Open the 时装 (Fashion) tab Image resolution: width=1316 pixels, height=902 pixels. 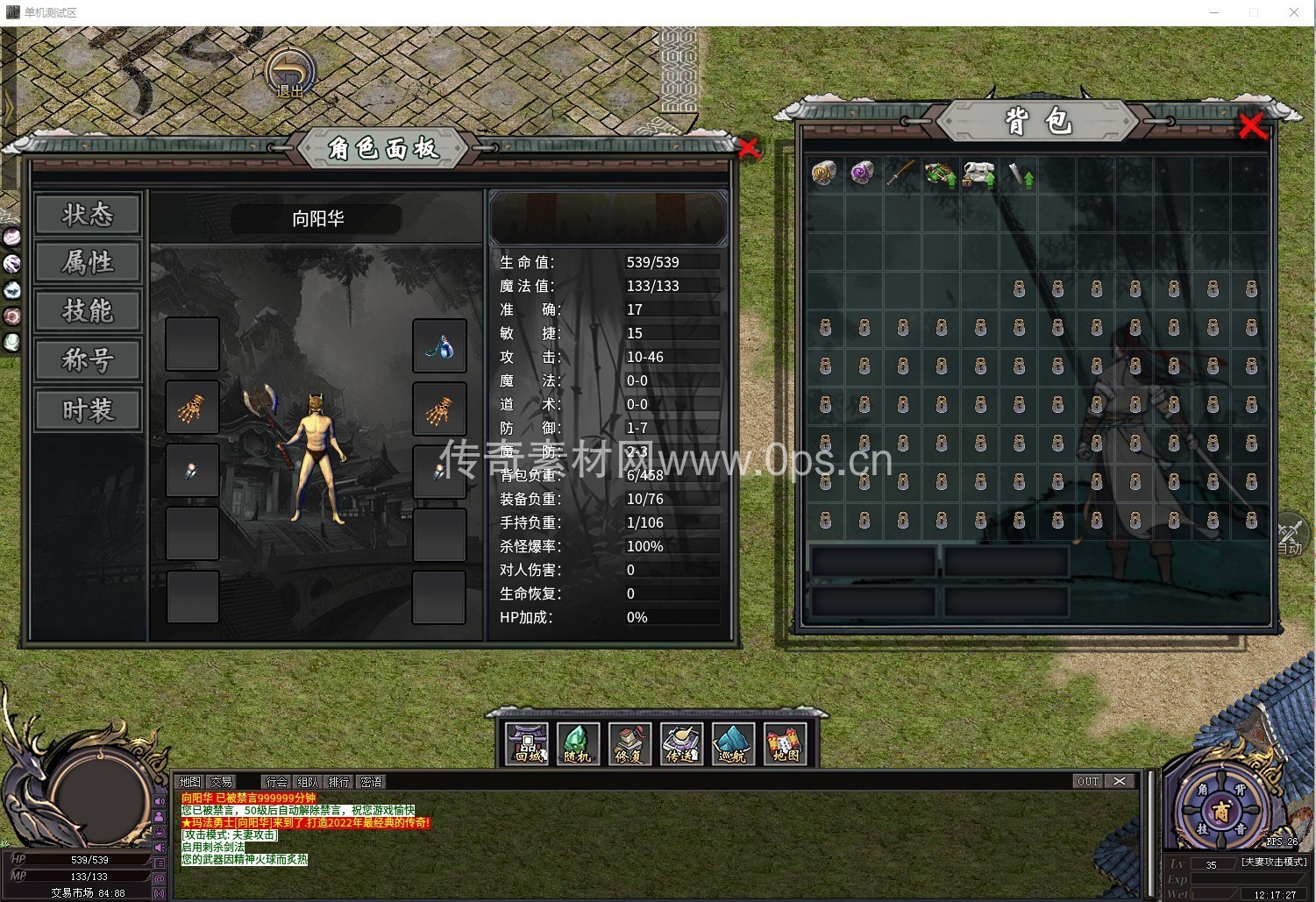[88, 410]
